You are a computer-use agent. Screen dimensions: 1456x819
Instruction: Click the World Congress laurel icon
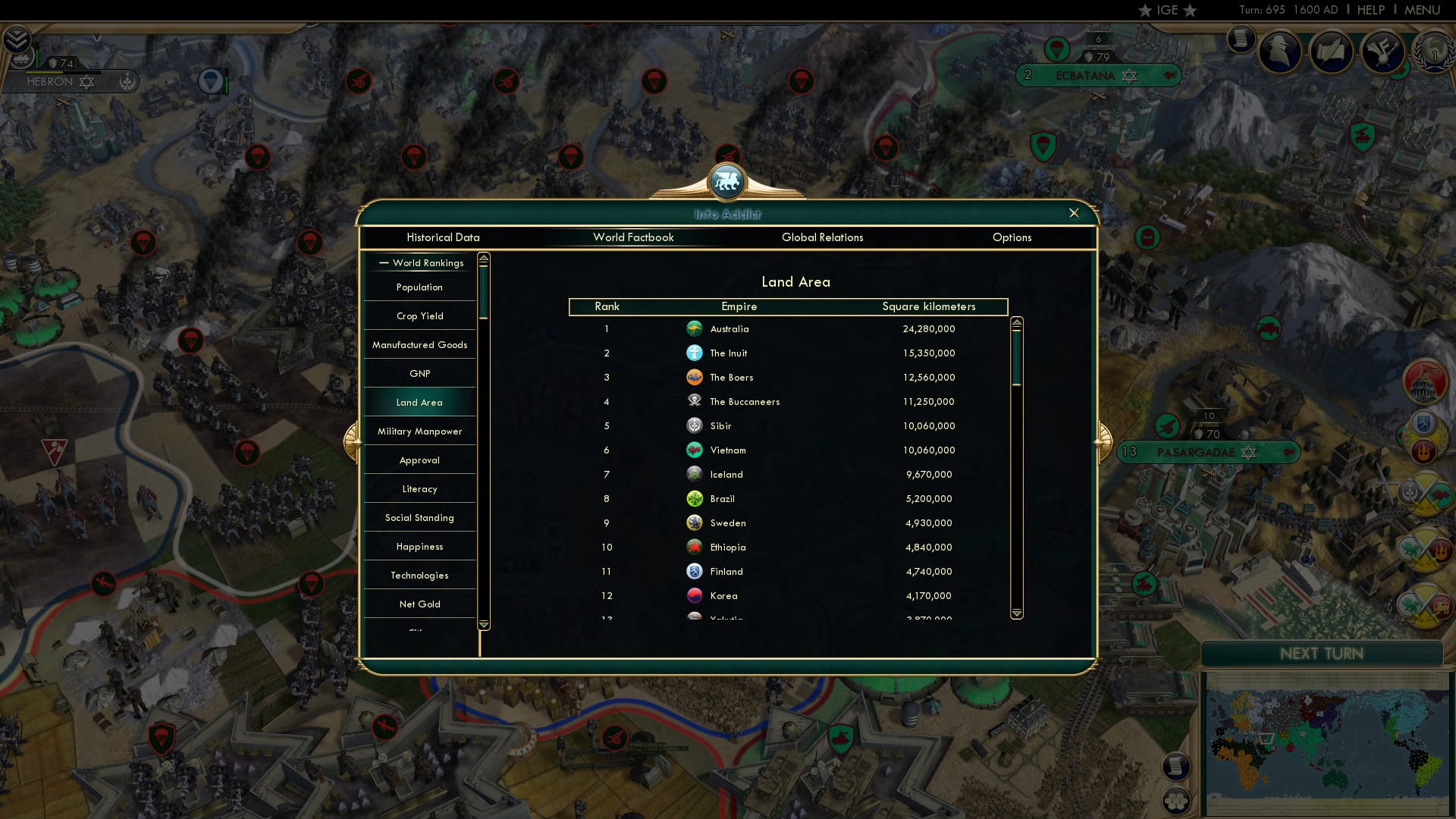click(1433, 52)
